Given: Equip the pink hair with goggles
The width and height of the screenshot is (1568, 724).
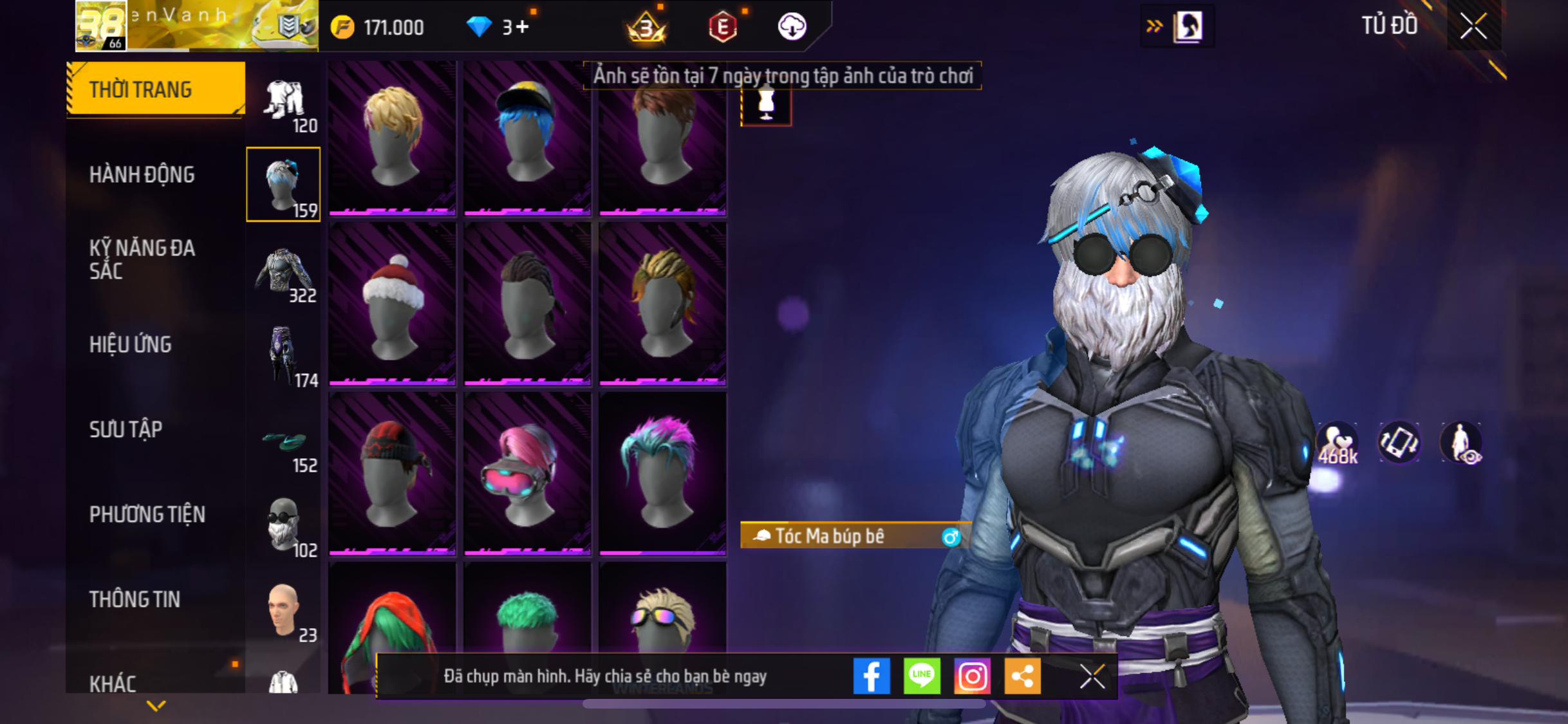Looking at the screenshot, I should pos(527,474).
